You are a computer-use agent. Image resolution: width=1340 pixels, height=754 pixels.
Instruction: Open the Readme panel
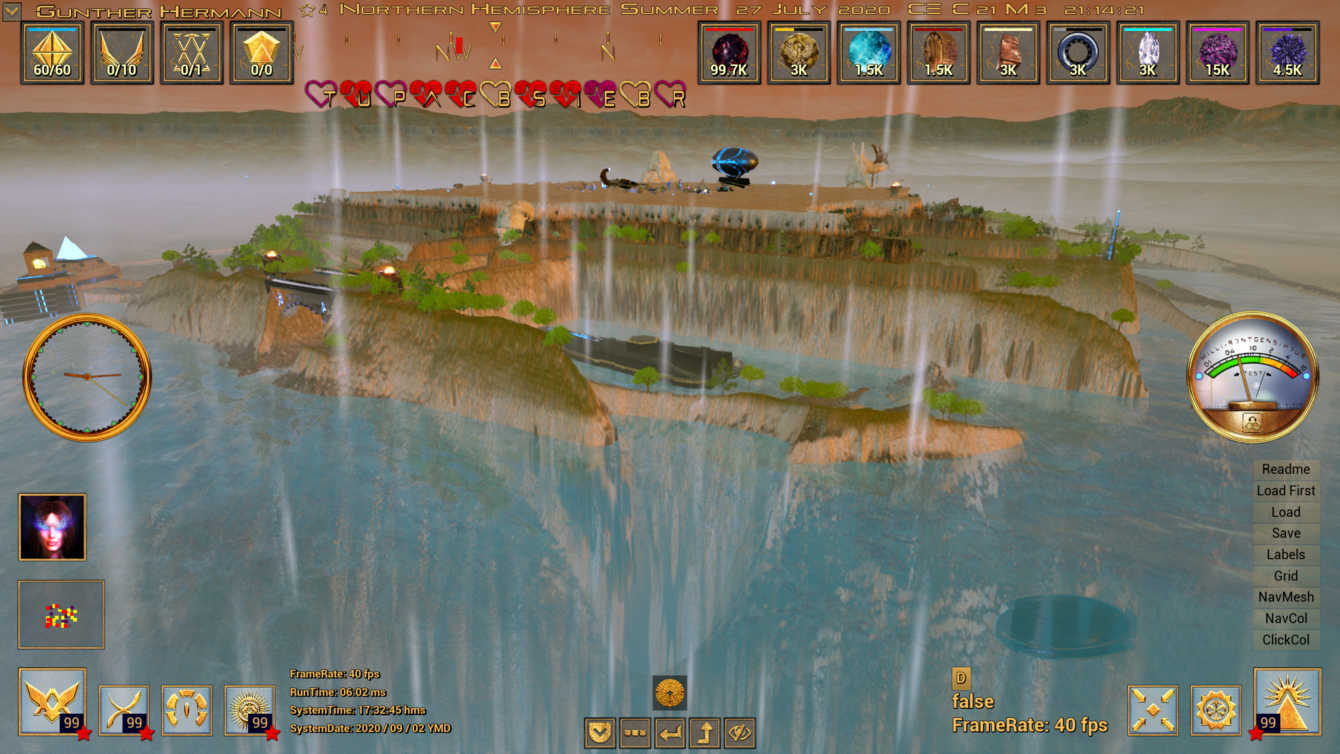[1285, 469]
